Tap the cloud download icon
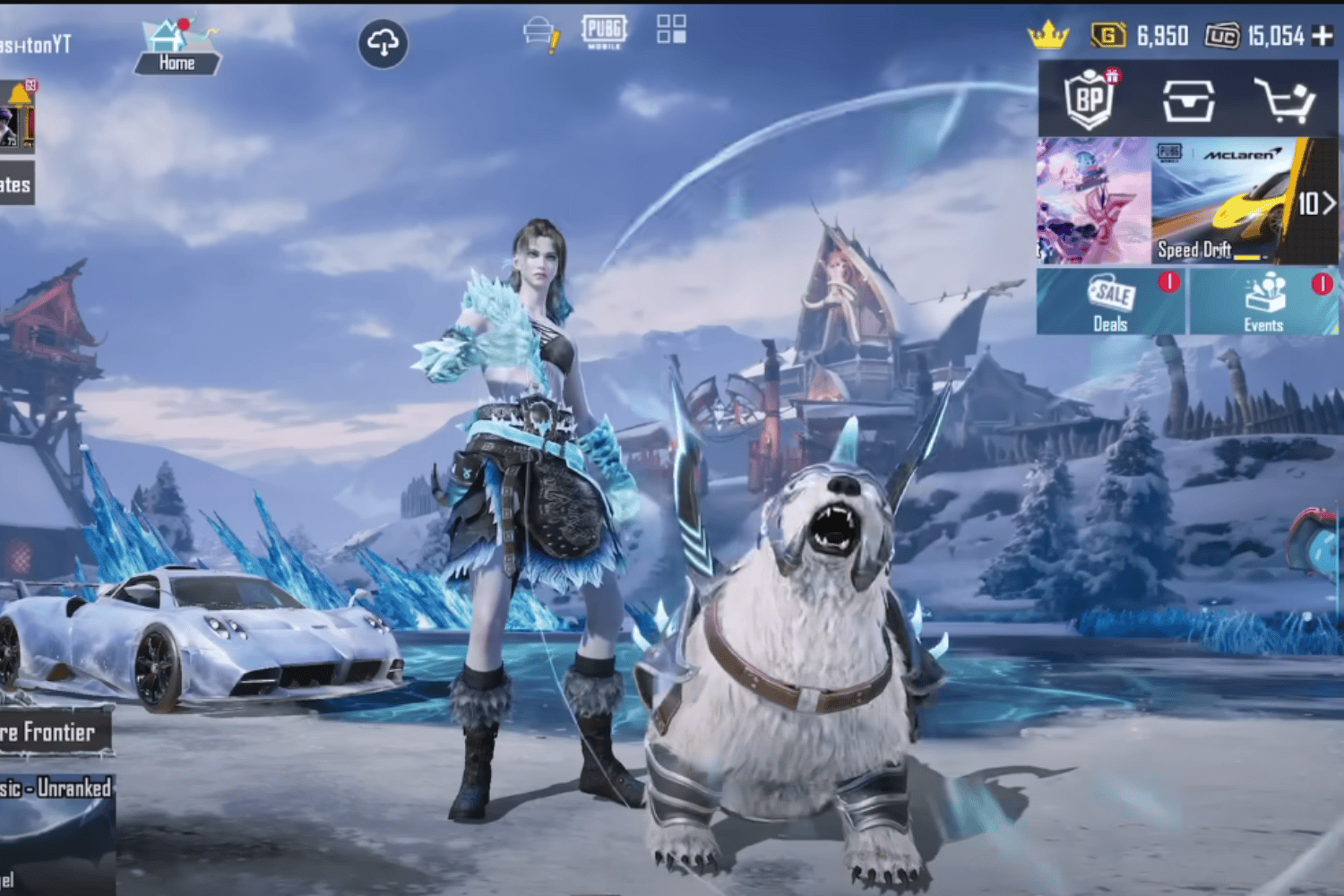 coord(383,43)
